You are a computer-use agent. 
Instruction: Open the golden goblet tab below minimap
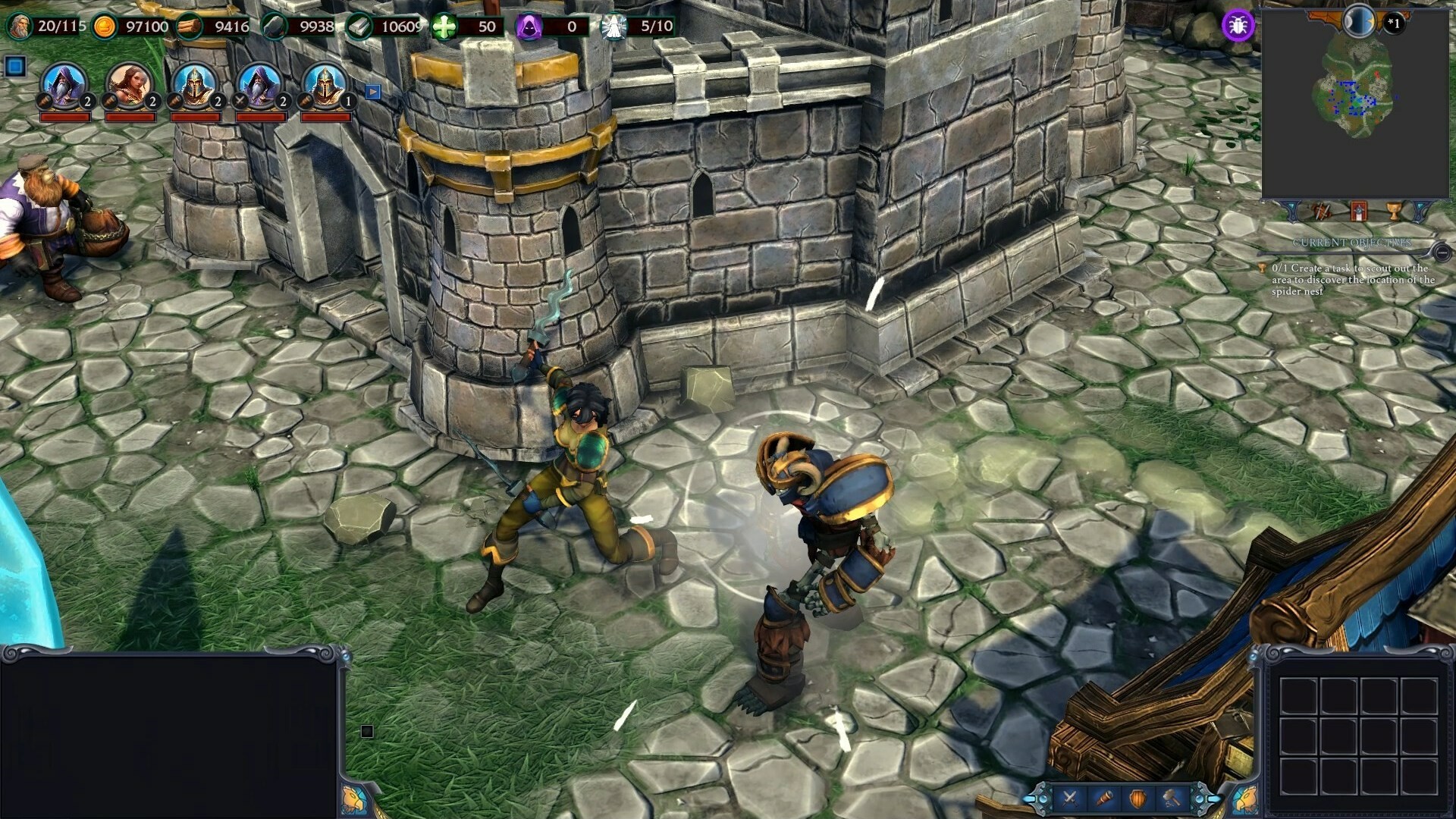(x=1394, y=212)
